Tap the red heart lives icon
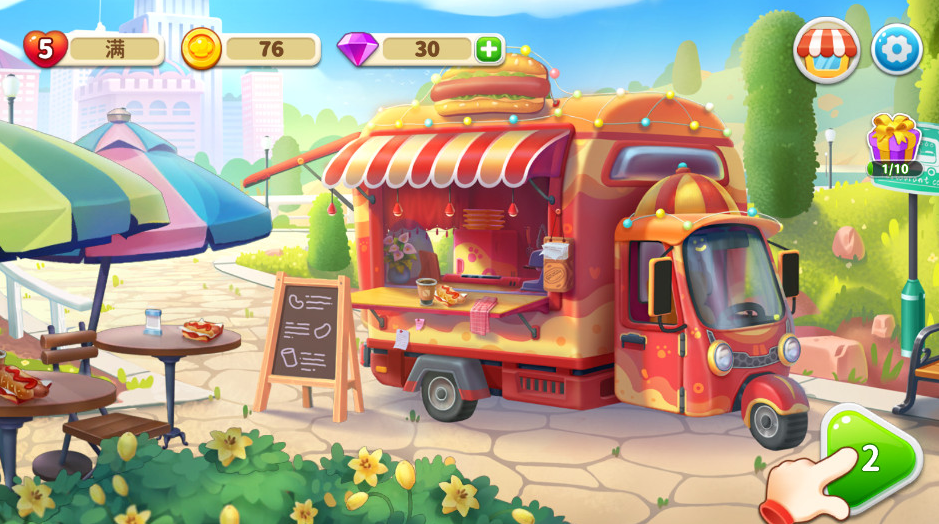 45,48
